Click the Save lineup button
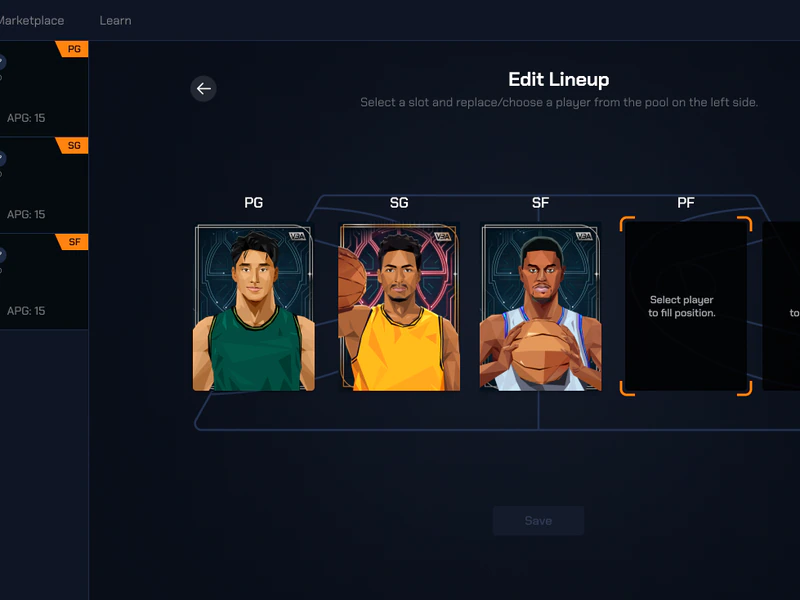800x600 pixels. click(538, 520)
